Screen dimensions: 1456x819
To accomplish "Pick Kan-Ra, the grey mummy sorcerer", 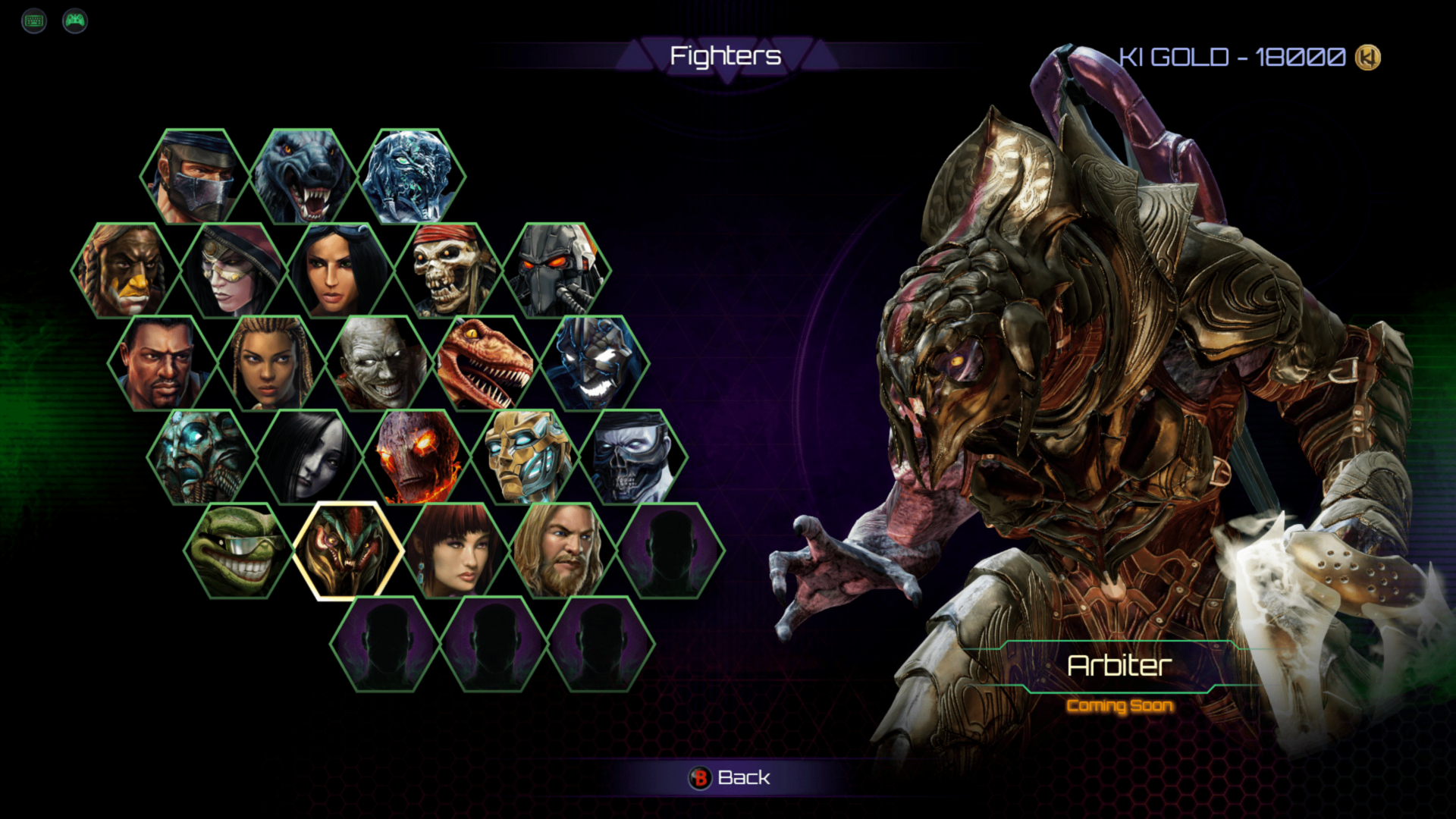I will (379, 364).
